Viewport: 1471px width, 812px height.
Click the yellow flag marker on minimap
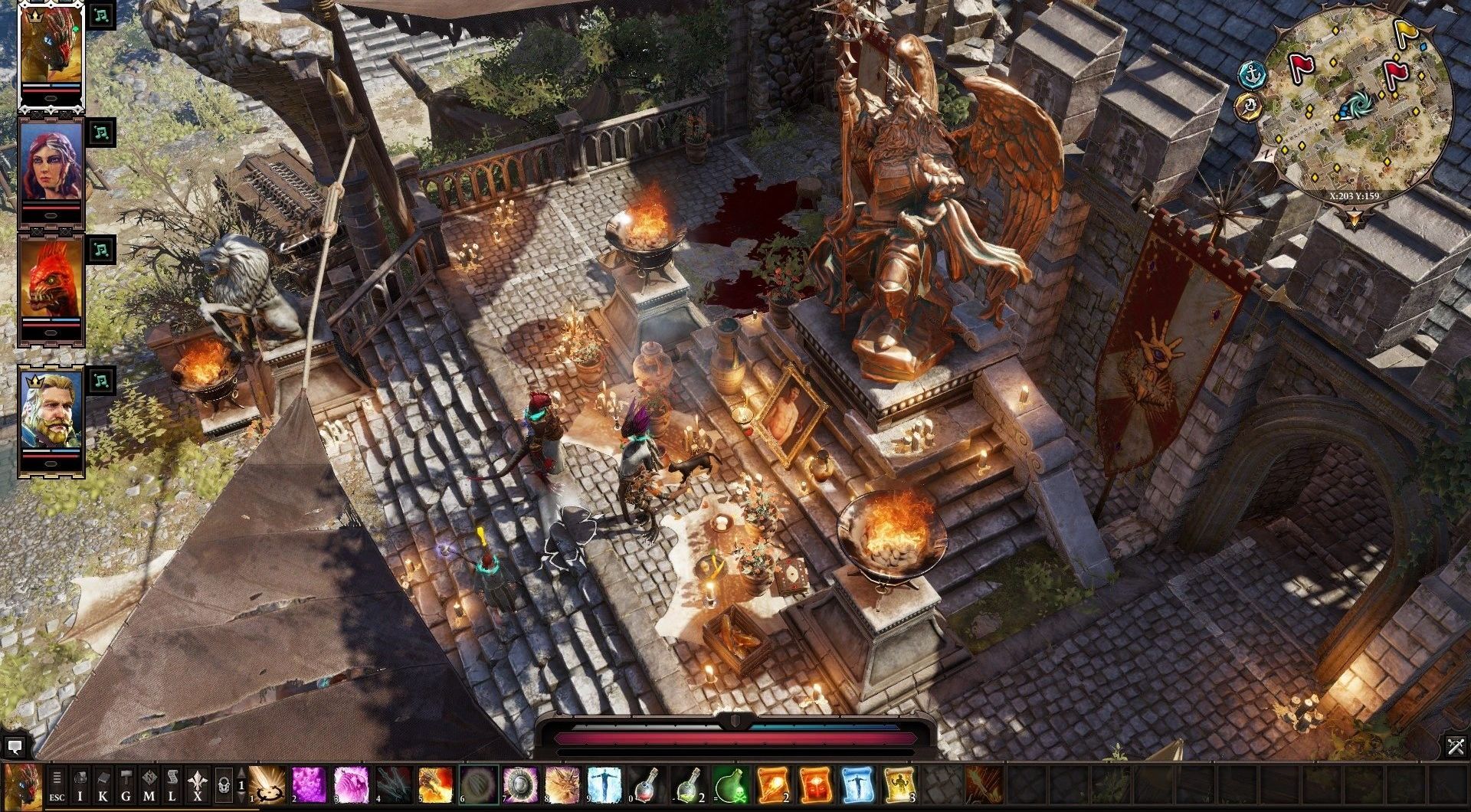point(1405,31)
